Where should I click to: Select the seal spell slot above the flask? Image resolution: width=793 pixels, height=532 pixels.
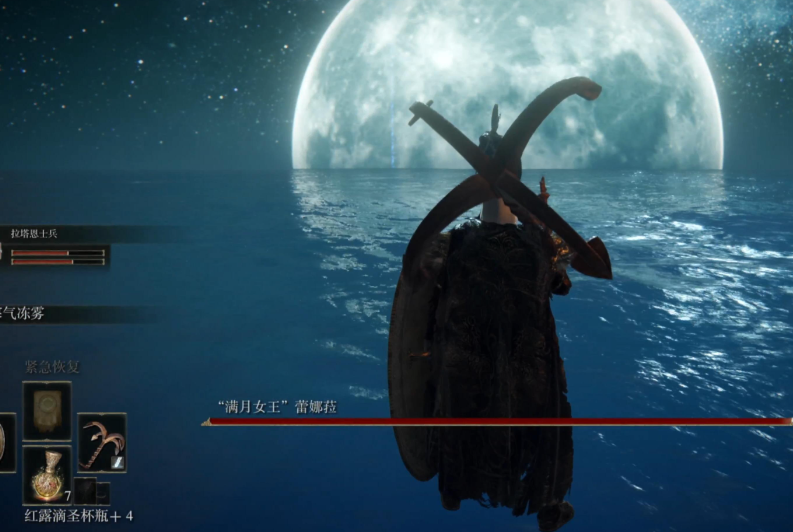coord(47,410)
